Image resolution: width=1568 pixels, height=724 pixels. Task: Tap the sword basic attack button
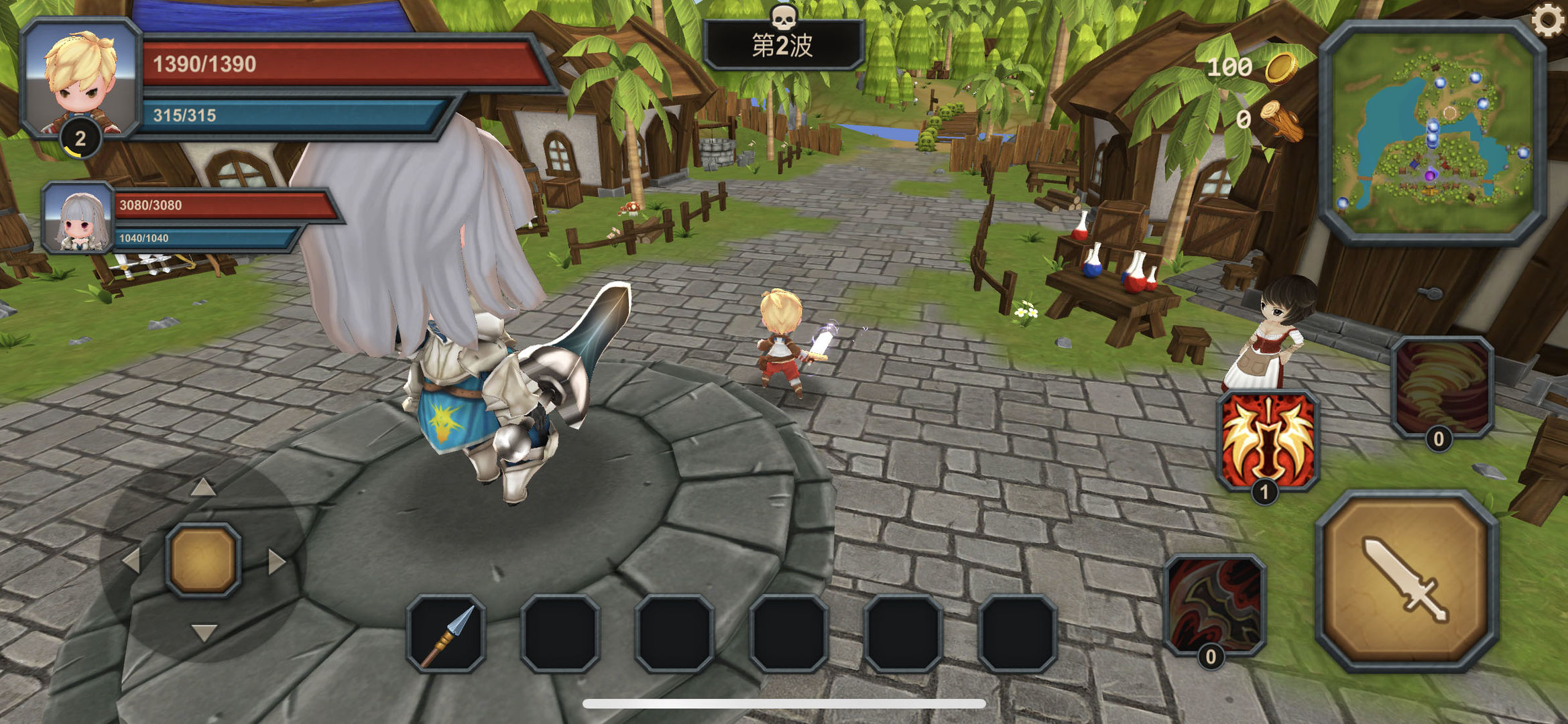1407,581
